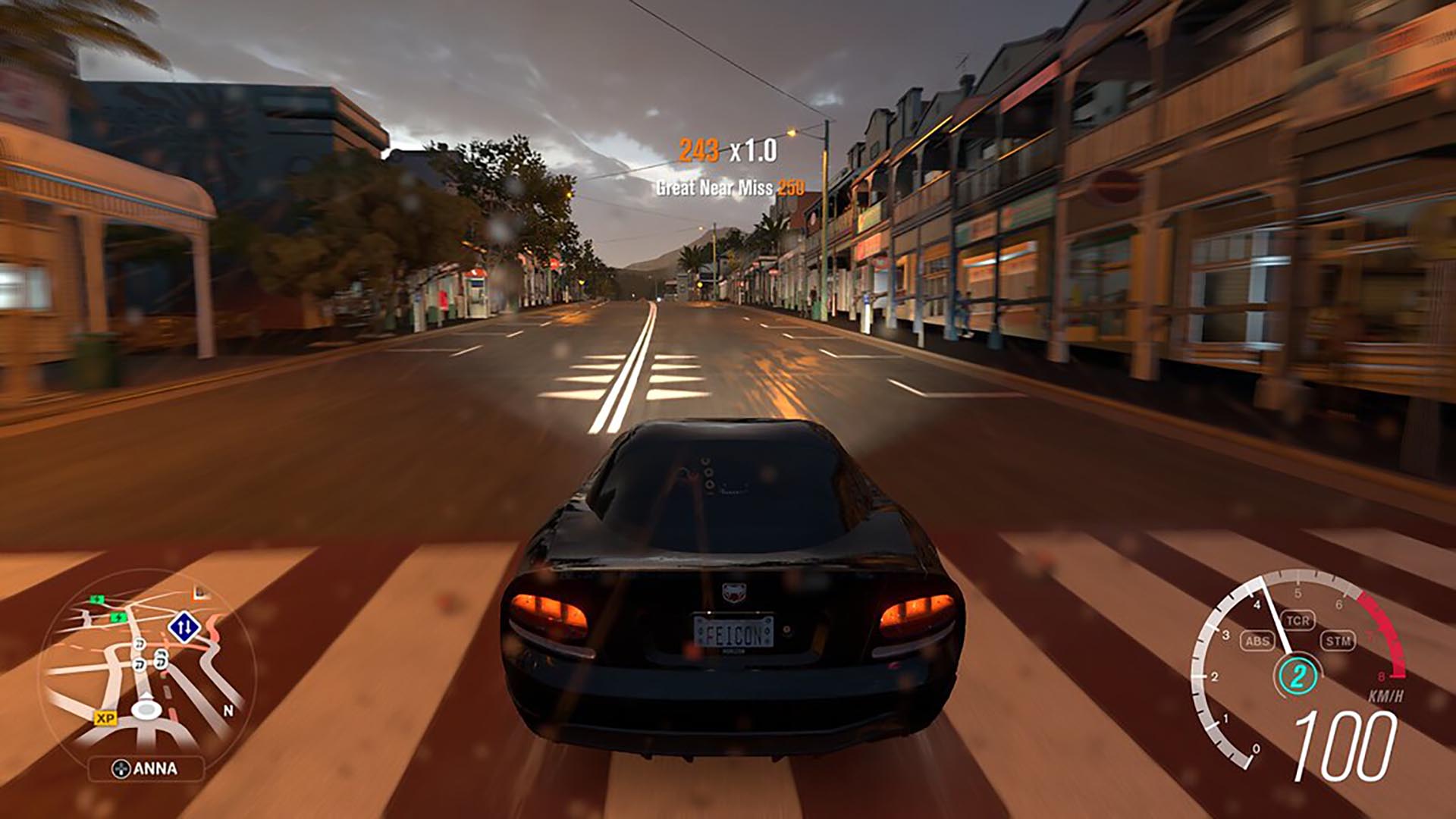Screen dimensions: 1456x819
Task: Toggle the STM stability indicator
Action: coord(1338,641)
